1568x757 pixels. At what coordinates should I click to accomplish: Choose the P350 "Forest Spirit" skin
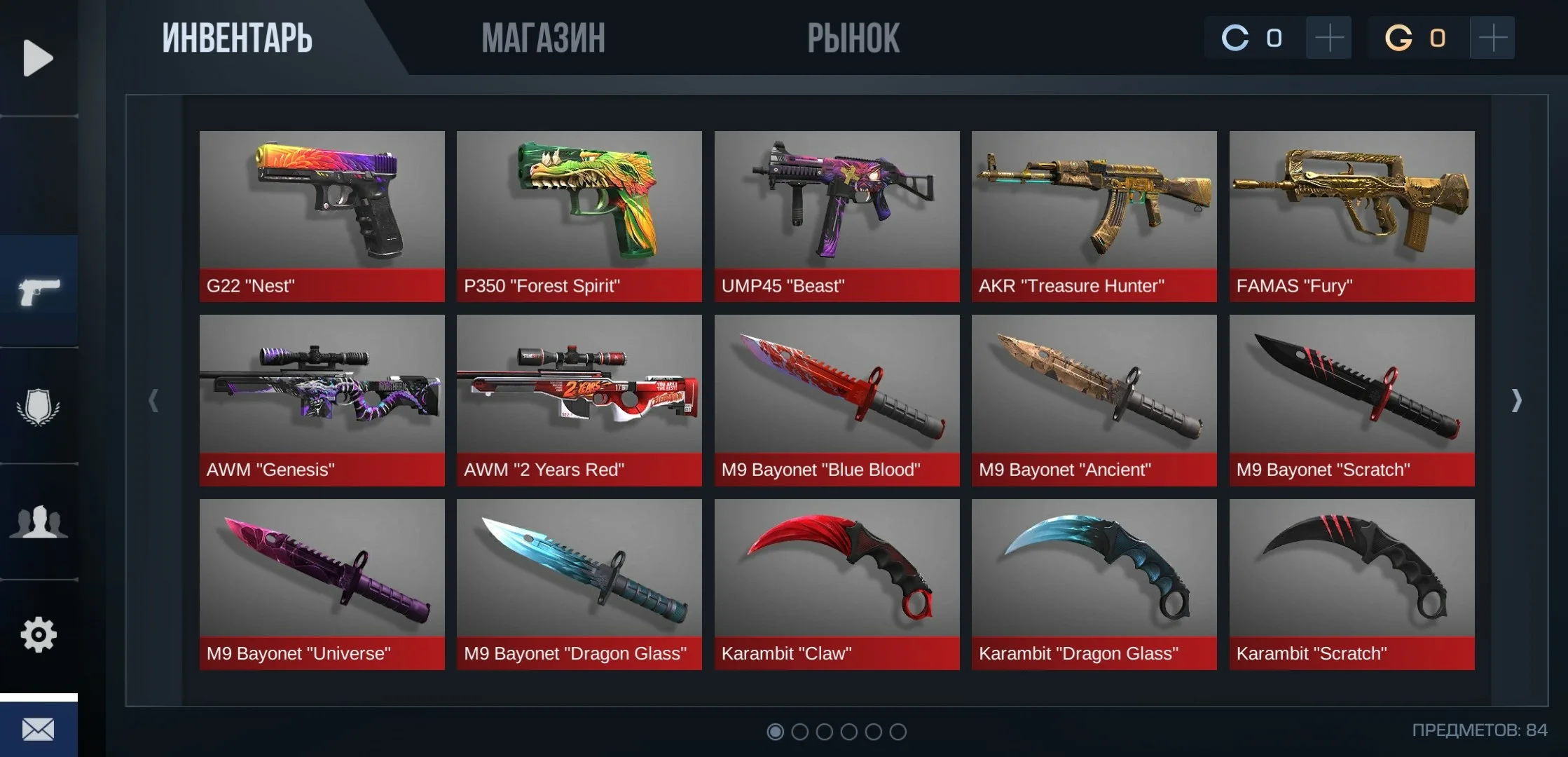(x=579, y=216)
